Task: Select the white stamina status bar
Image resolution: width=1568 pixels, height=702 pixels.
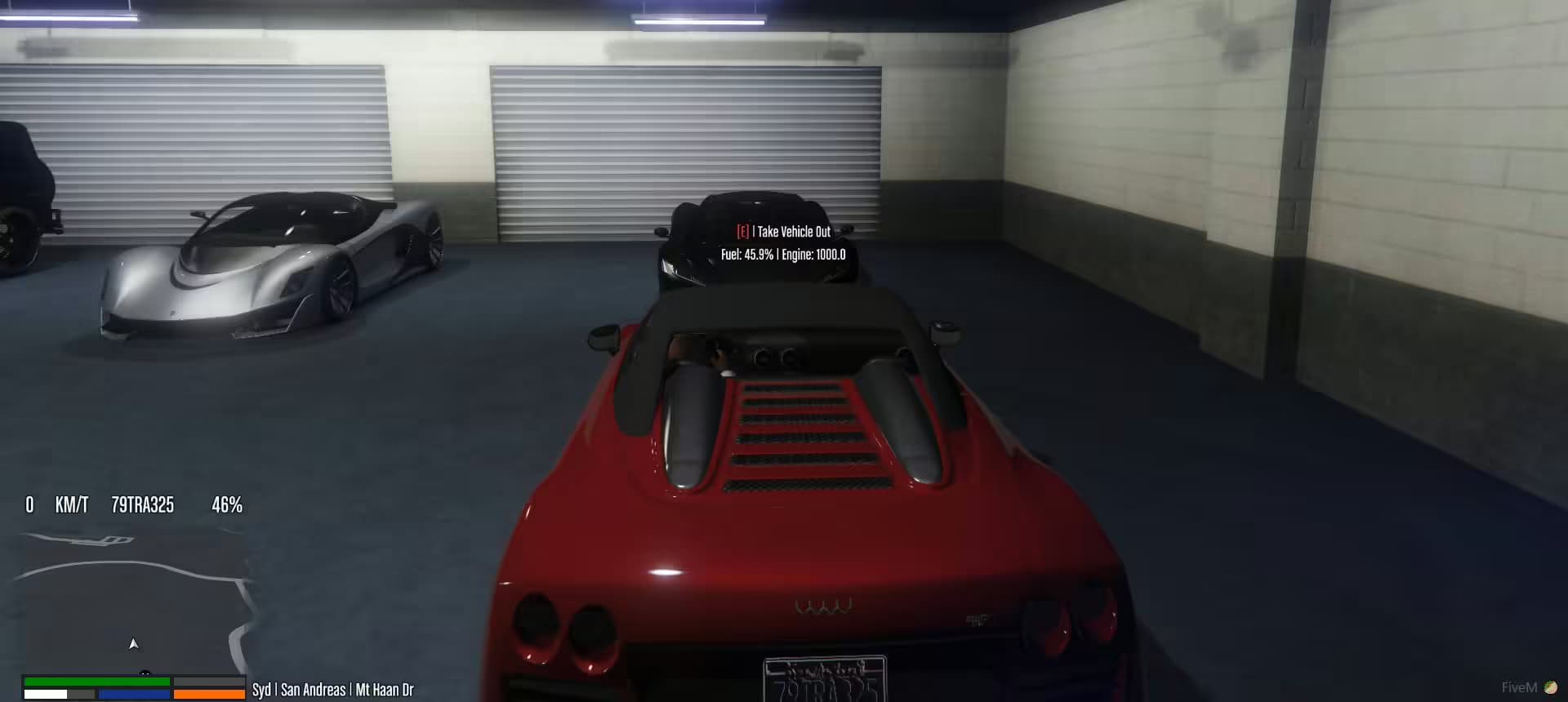Action: tap(45, 693)
